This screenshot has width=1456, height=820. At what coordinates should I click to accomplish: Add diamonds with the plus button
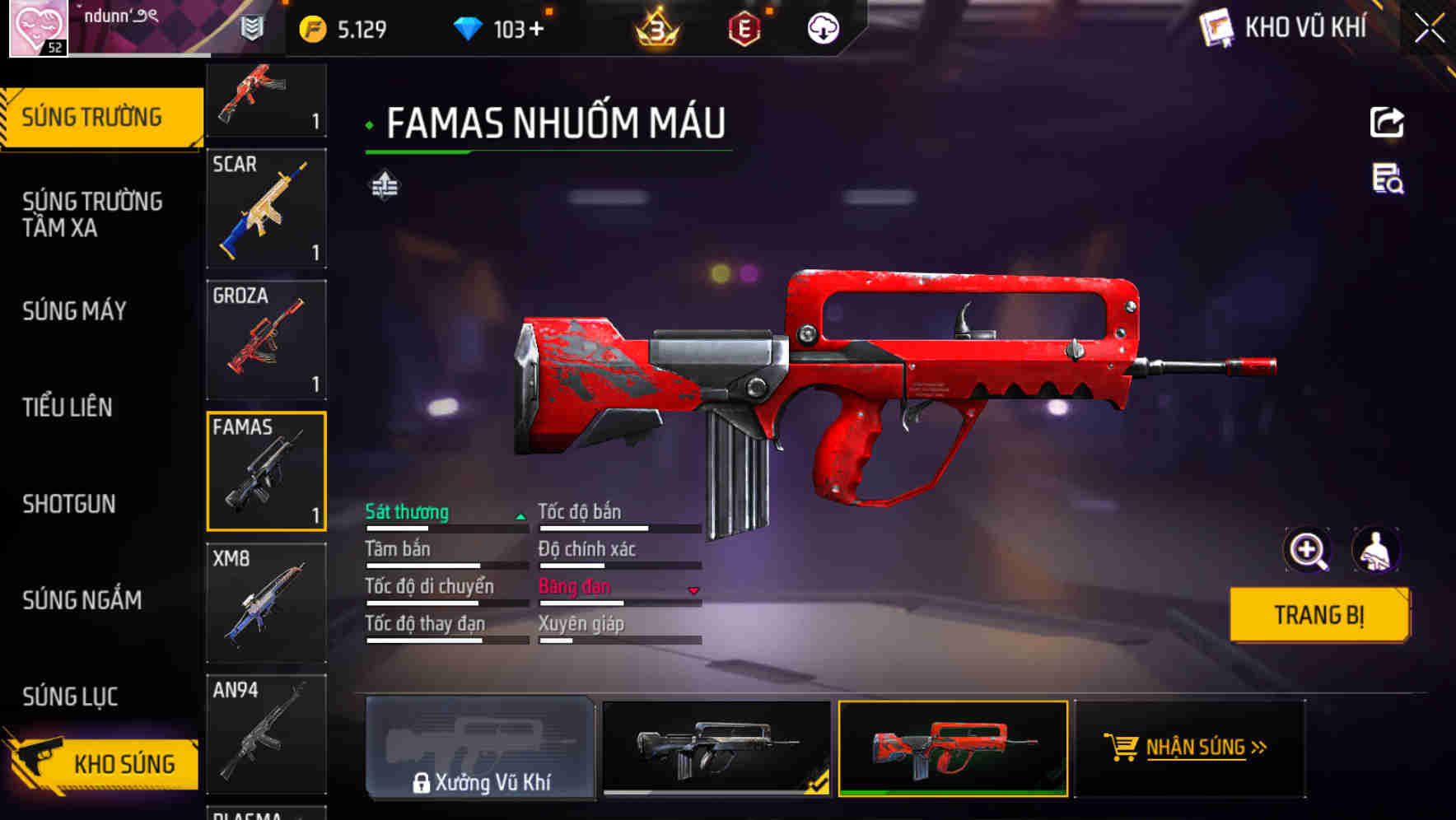(537, 30)
